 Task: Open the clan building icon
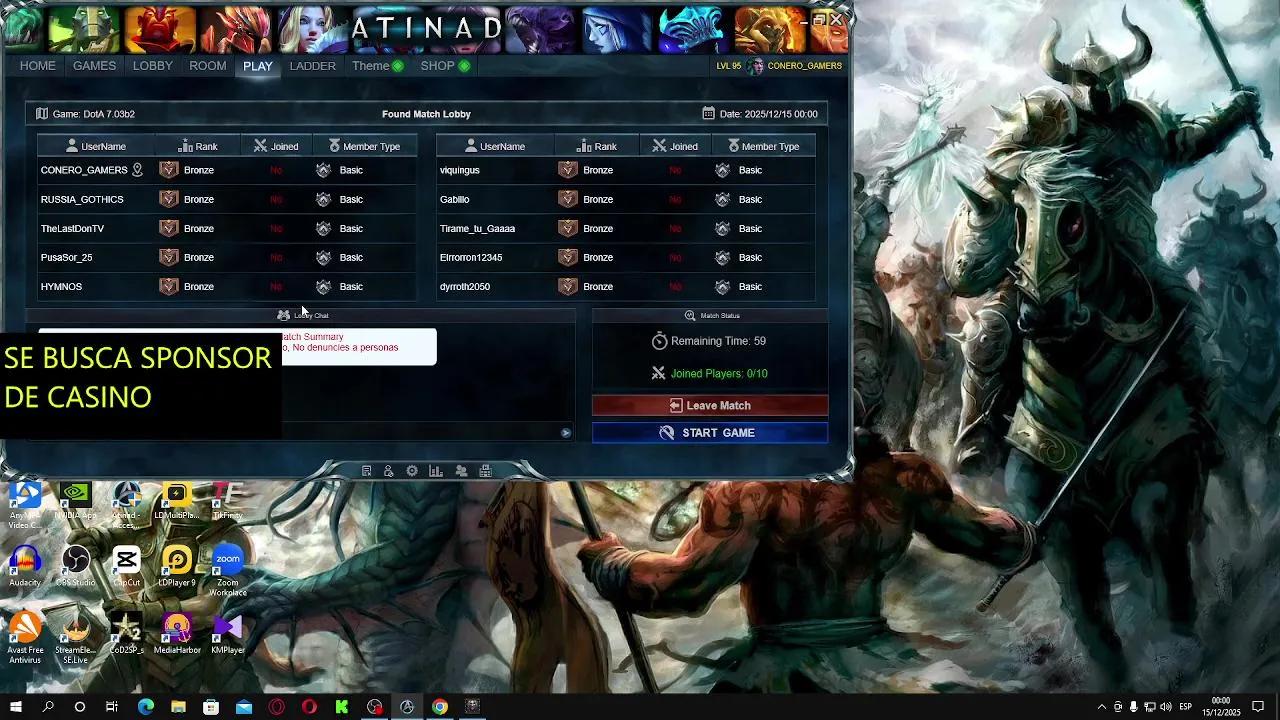coord(485,469)
